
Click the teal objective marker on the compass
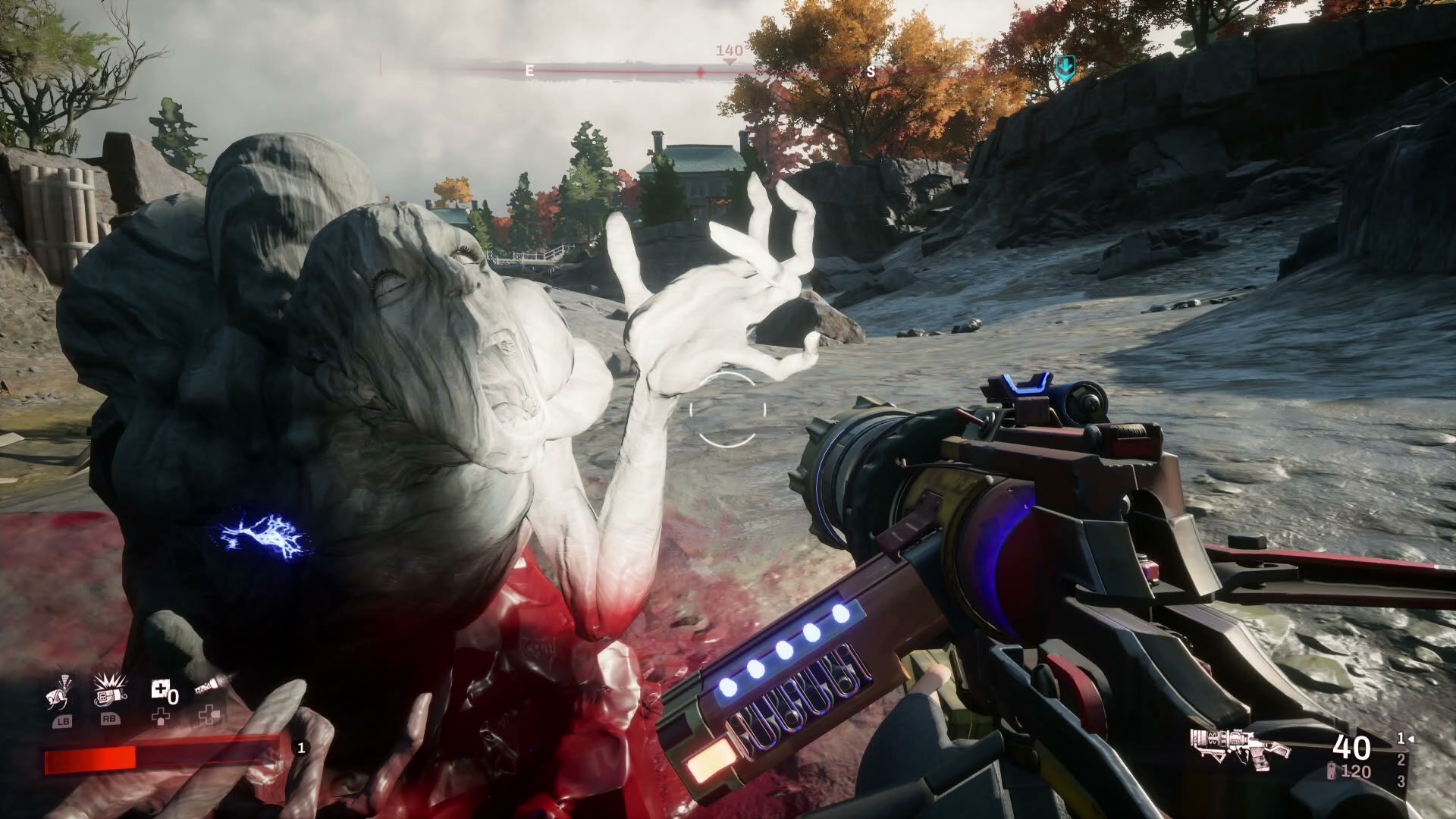1065,67
